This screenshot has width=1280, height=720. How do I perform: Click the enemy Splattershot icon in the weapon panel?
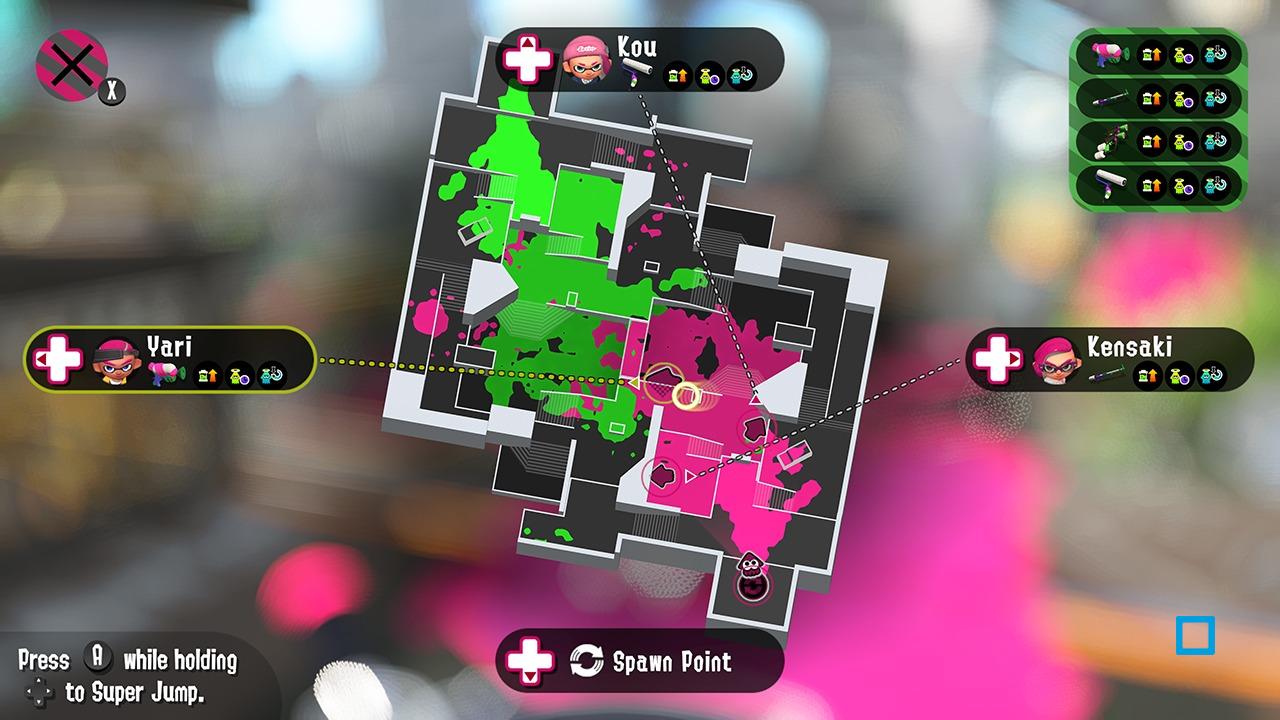(x=1108, y=53)
